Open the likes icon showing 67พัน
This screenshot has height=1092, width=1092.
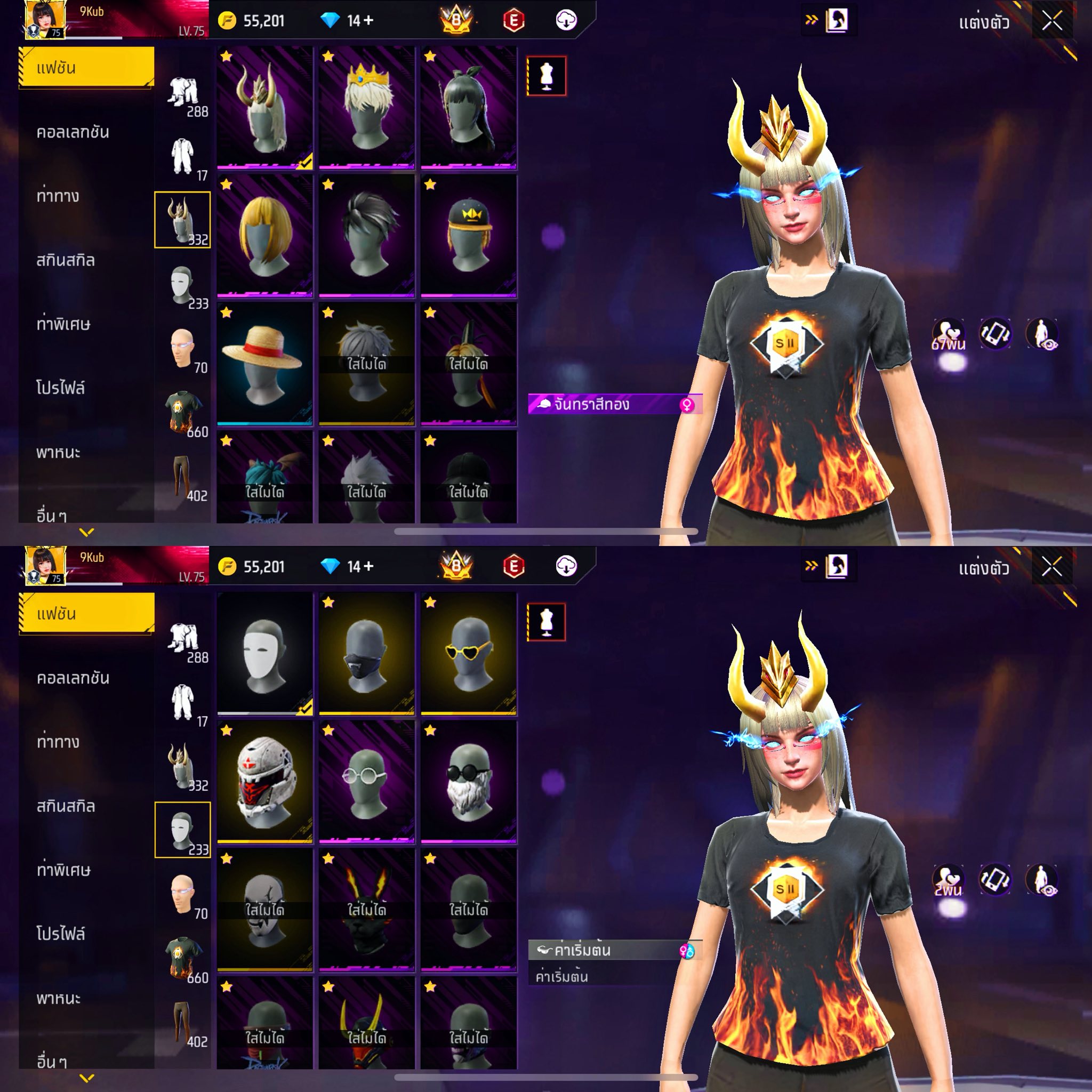[949, 334]
